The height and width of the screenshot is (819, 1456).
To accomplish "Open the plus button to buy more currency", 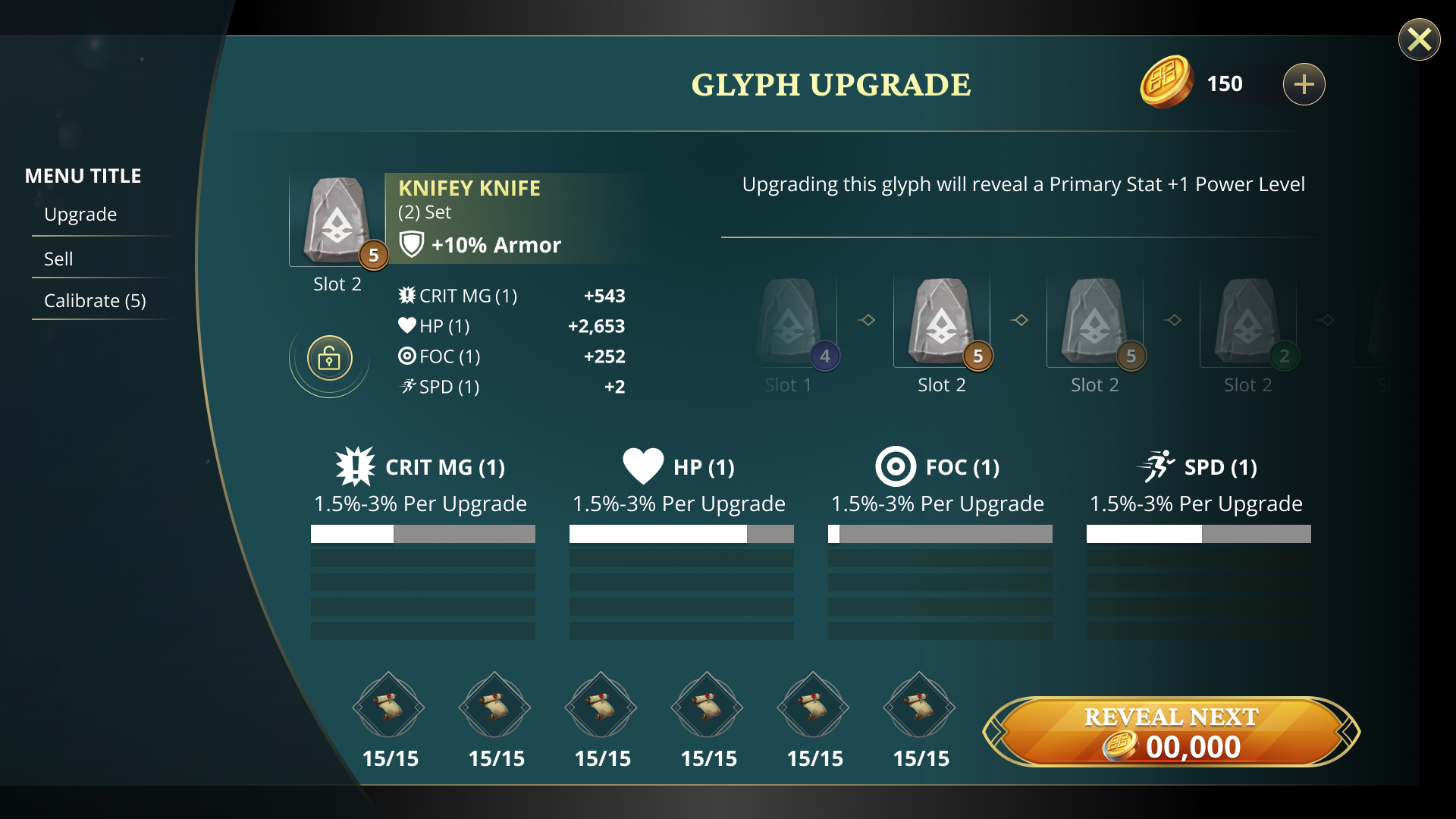I will tap(1304, 84).
